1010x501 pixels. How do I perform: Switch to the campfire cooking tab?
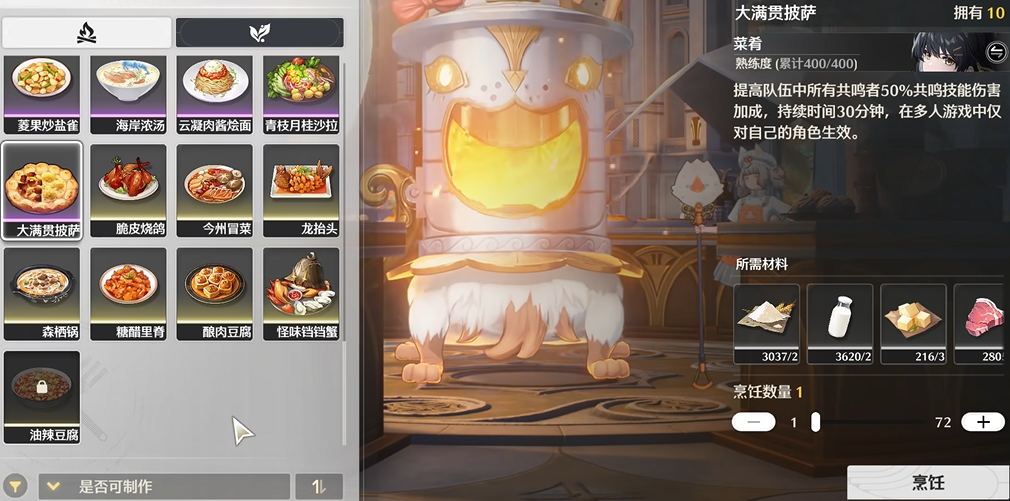(86, 33)
